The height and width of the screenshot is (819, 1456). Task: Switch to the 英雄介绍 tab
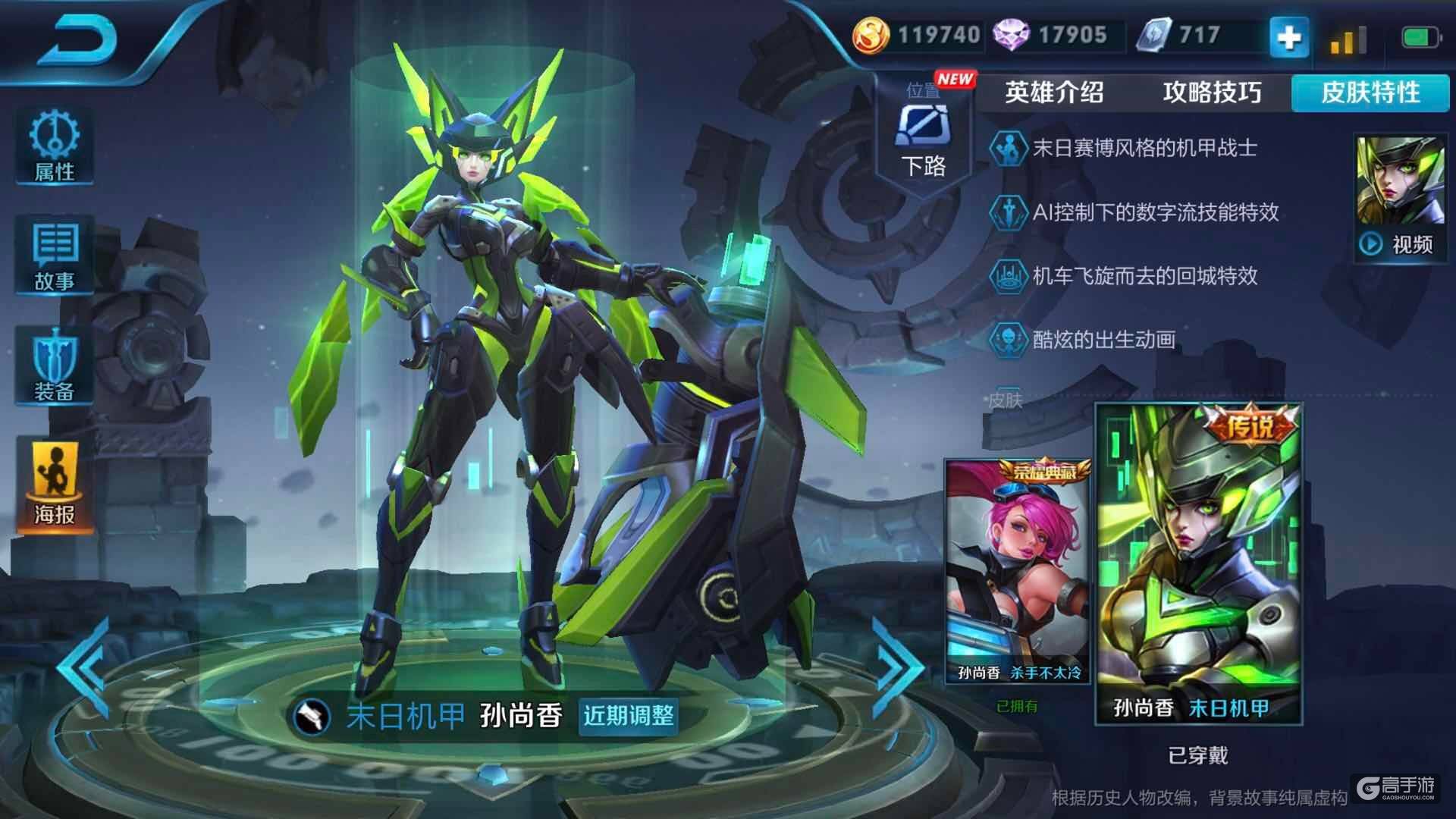pos(1054,93)
